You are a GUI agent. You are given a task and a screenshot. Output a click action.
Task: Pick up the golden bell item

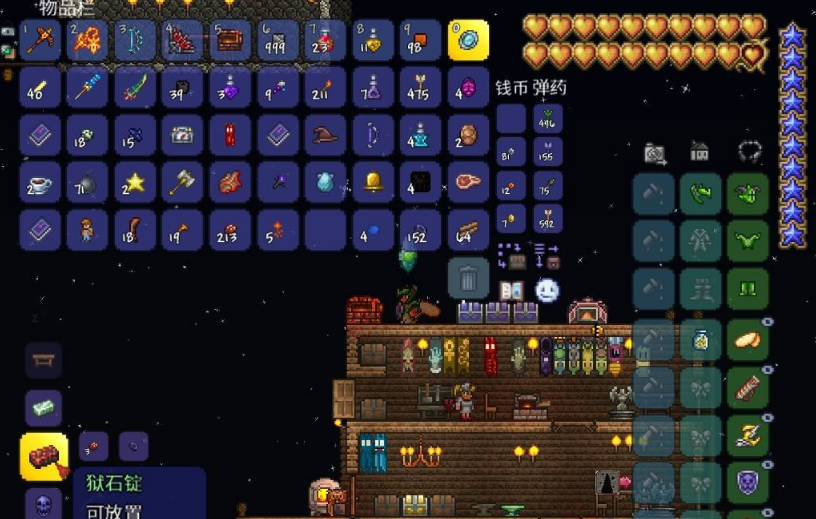374,182
